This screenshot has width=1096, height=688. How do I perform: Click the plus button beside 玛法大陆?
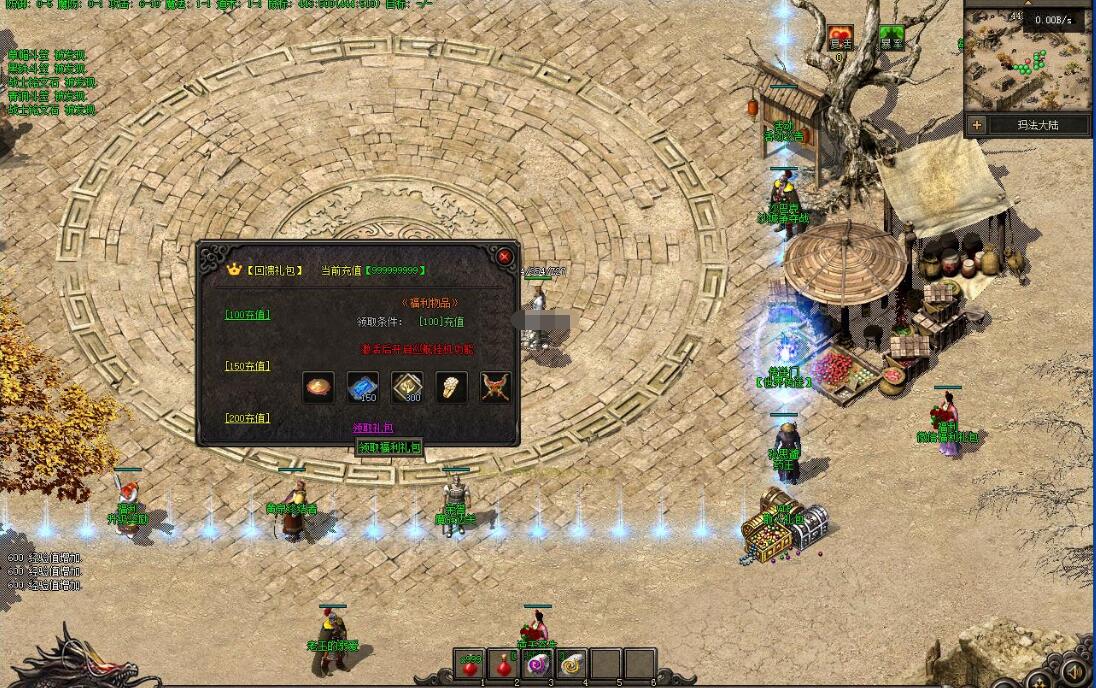point(977,125)
